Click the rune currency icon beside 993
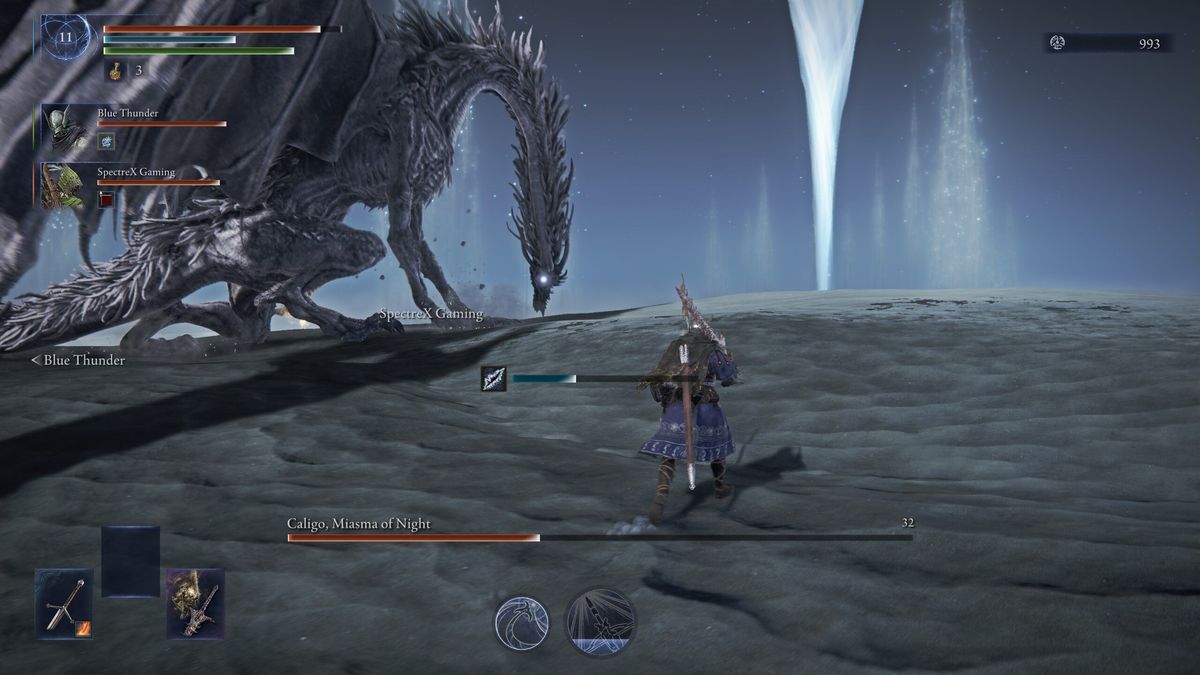The width and height of the screenshot is (1200, 675). click(x=1058, y=43)
